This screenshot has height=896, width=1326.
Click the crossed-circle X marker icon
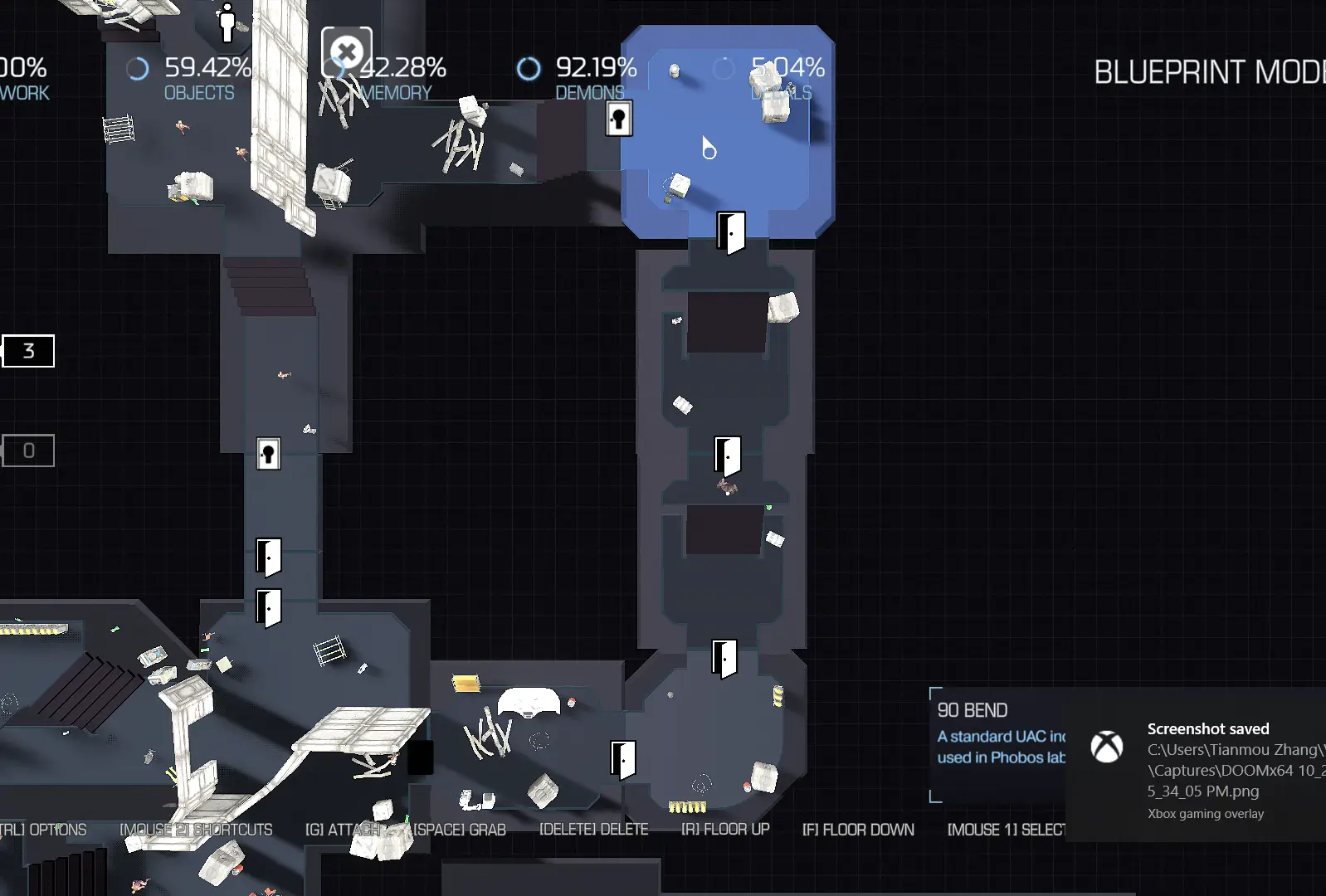tap(347, 52)
